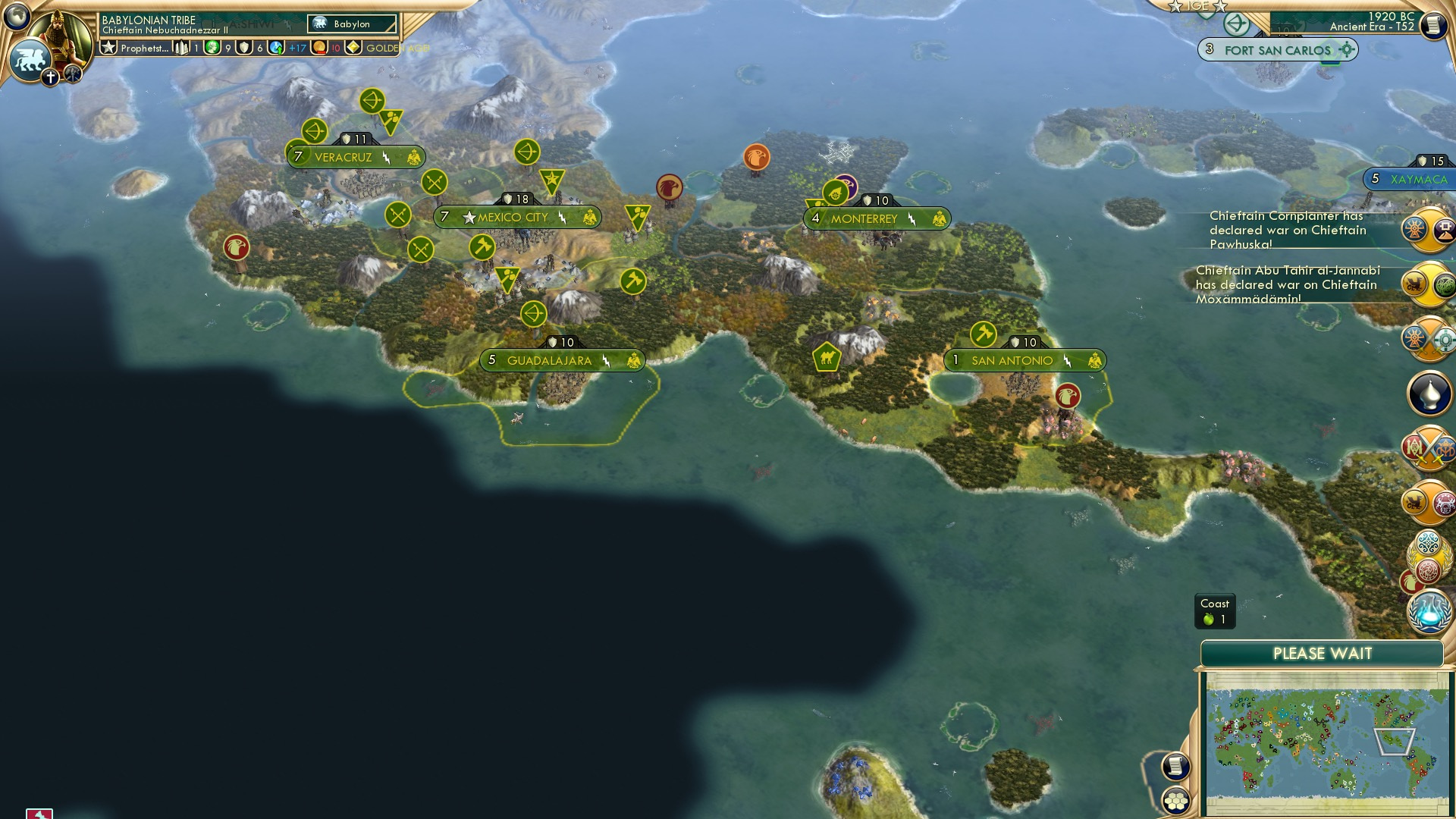This screenshot has height=819, width=1456.
Task: Click the Golden Age indicator icon
Action: [x=352, y=47]
